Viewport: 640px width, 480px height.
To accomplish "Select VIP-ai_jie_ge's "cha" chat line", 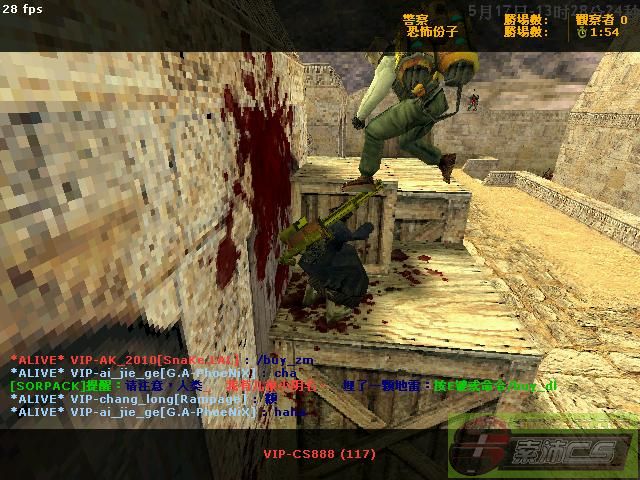I will [x=152, y=373].
